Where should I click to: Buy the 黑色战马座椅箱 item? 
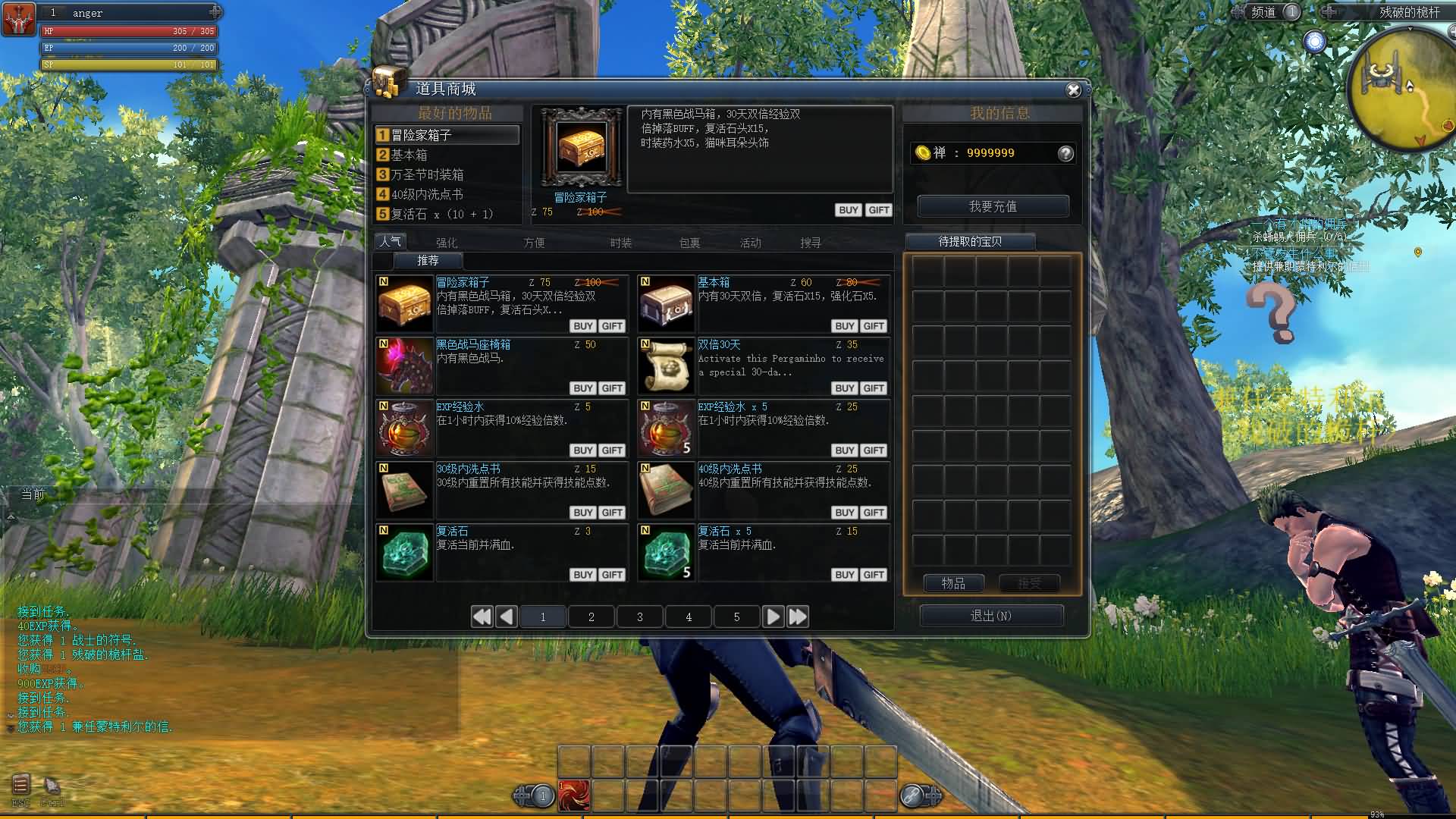pyautogui.click(x=582, y=388)
